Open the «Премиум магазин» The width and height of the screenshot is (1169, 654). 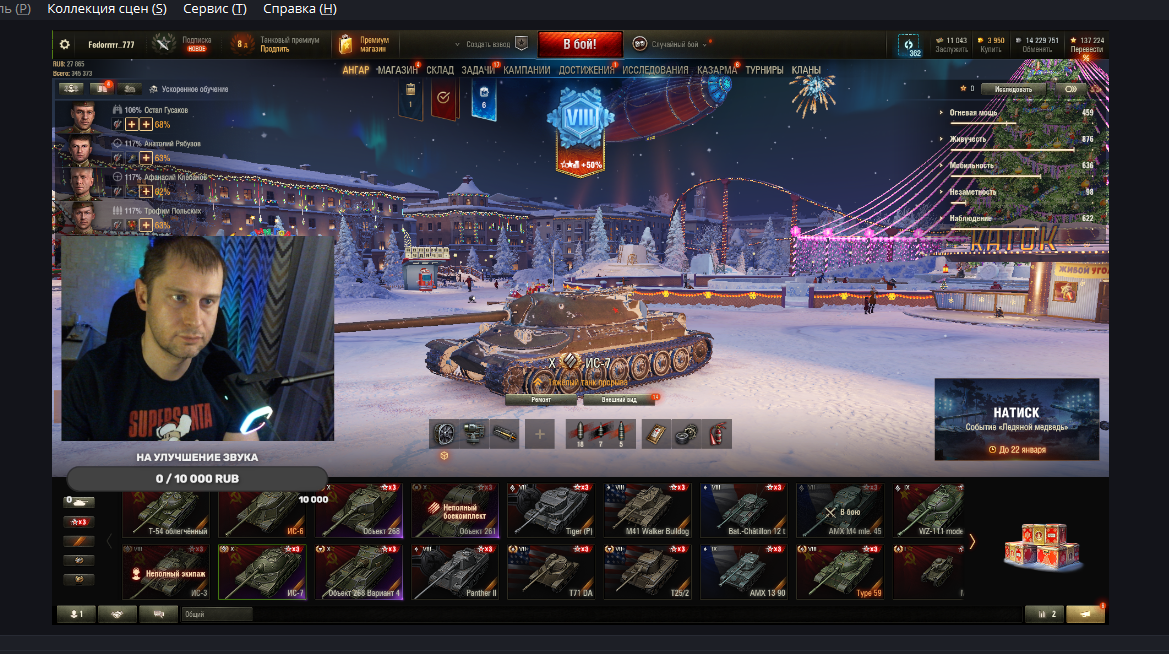[x=364, y=44]
